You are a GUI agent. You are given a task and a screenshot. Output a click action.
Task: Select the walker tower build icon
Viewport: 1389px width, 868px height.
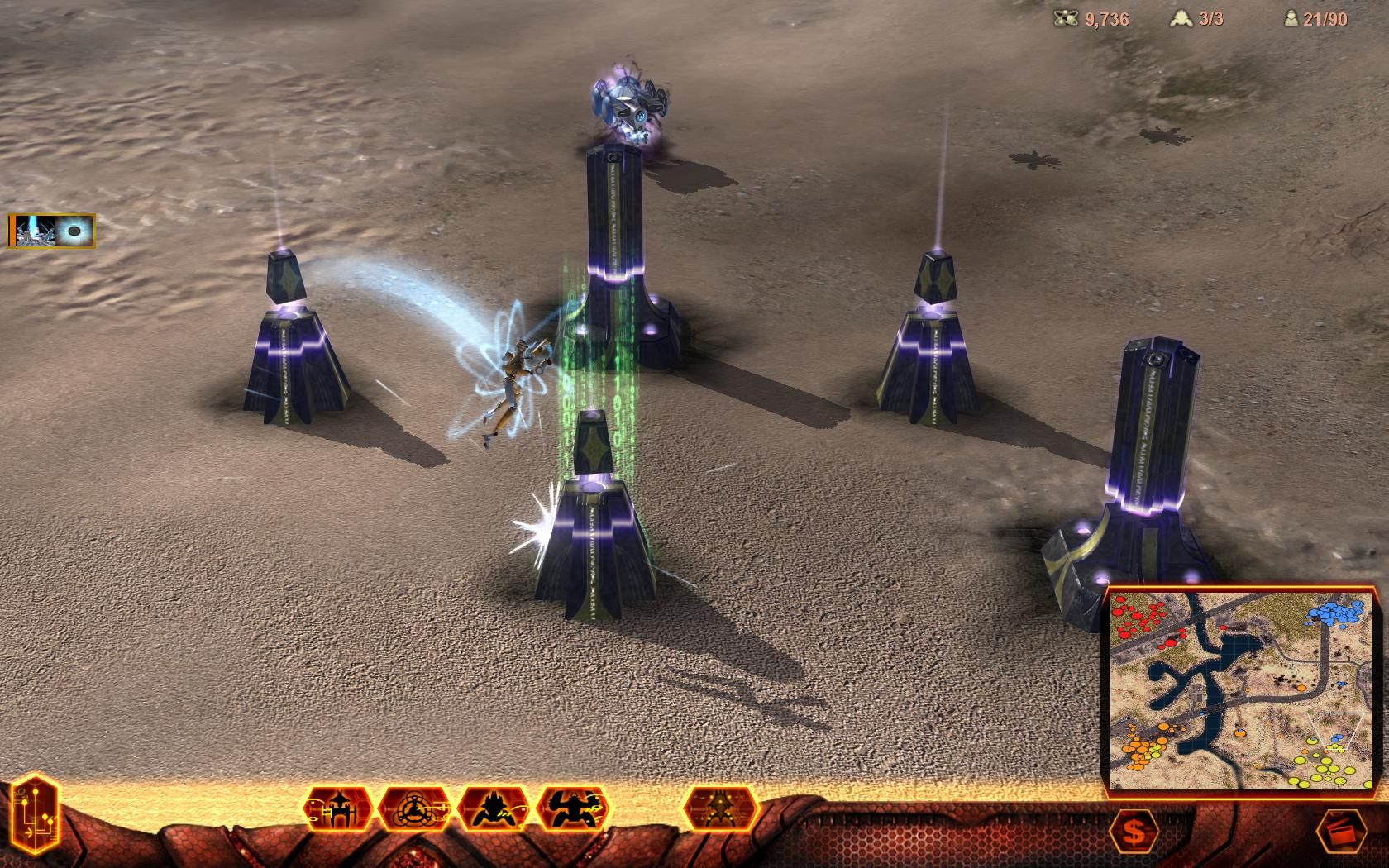tap(339, 808)
